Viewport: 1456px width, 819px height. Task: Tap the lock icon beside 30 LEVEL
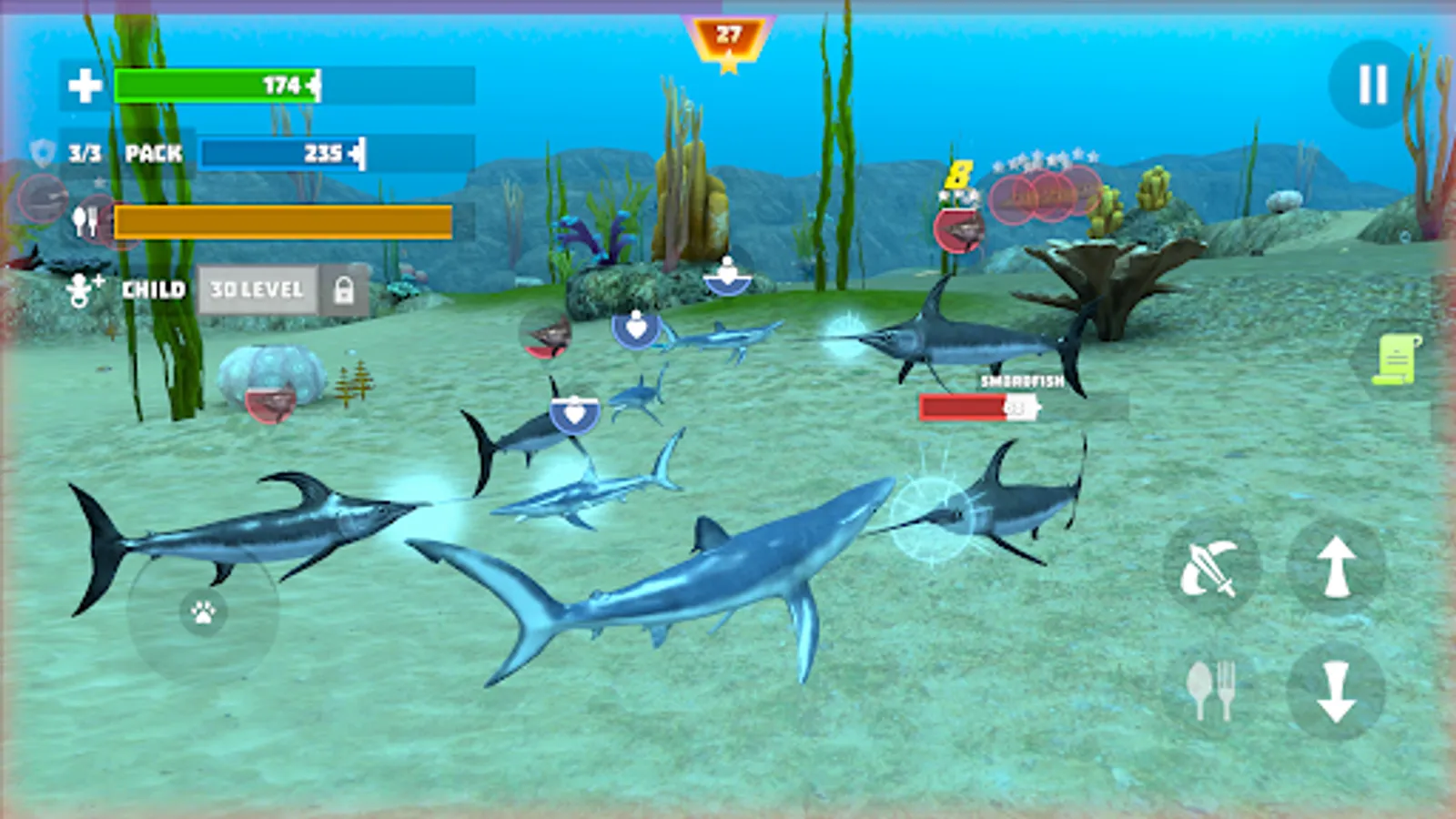pos(343,291)
